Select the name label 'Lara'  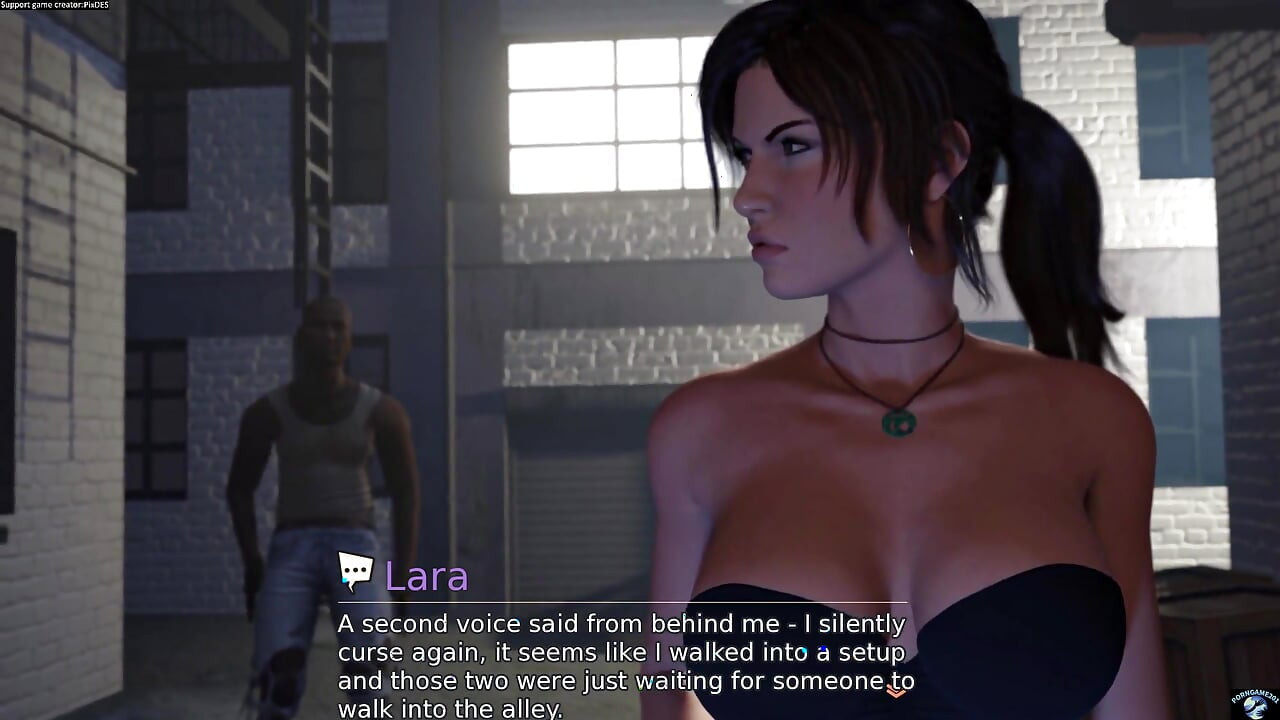[x=428, y=577]
